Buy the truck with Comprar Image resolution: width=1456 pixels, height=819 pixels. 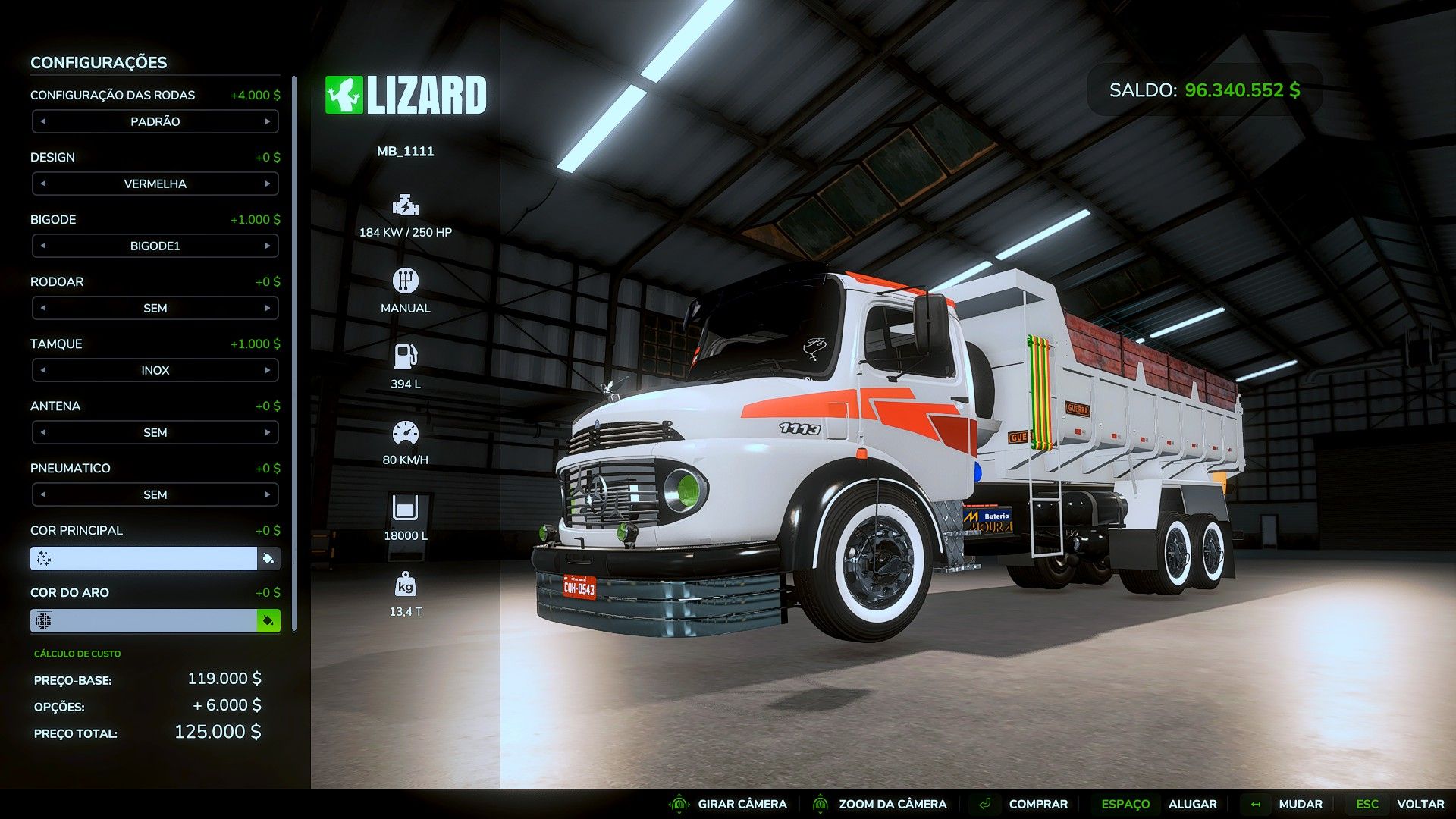tap(1037, 804)
